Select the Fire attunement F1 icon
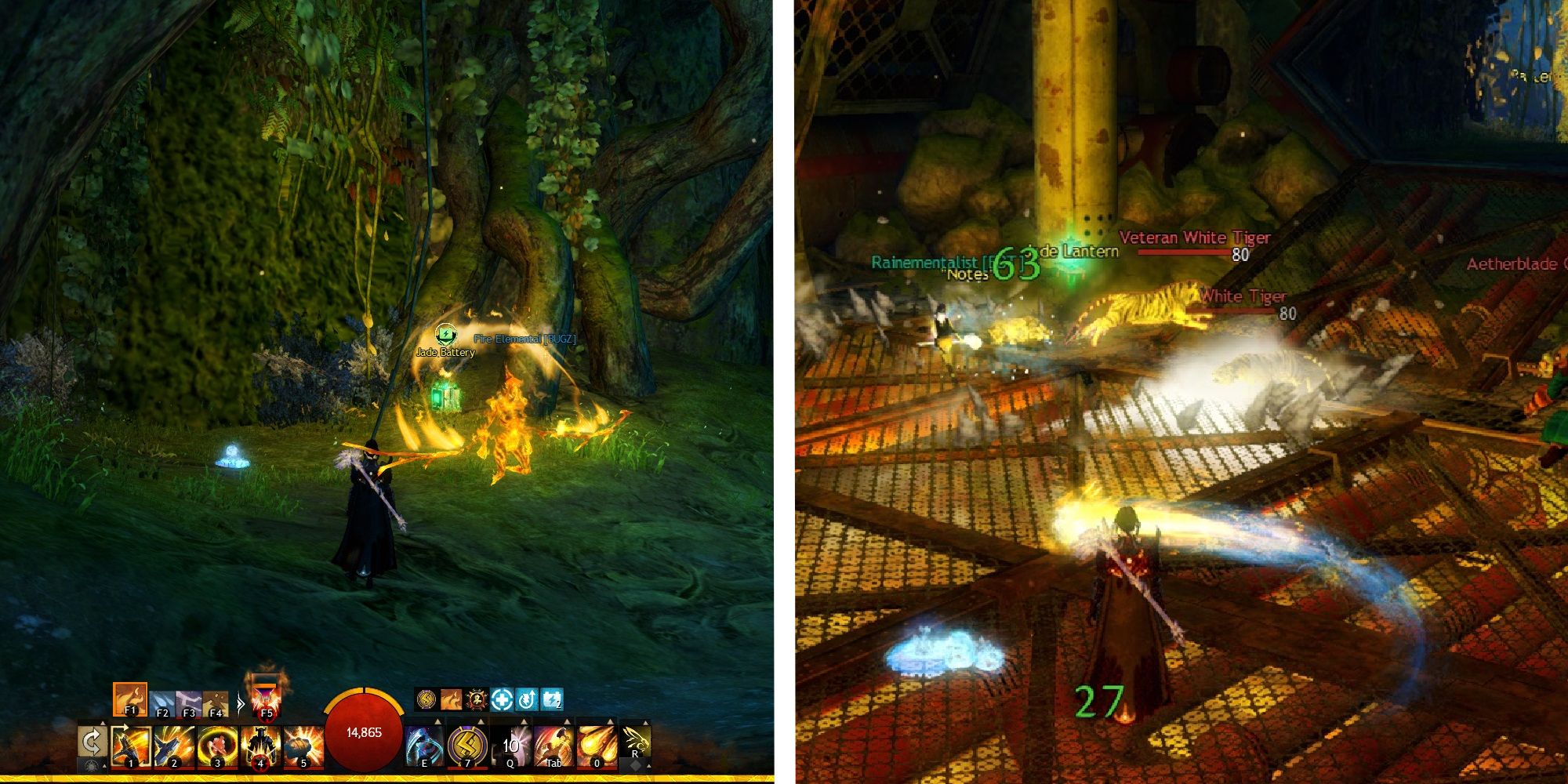Viewport: 1568px width, 784px height. (129, 699)
